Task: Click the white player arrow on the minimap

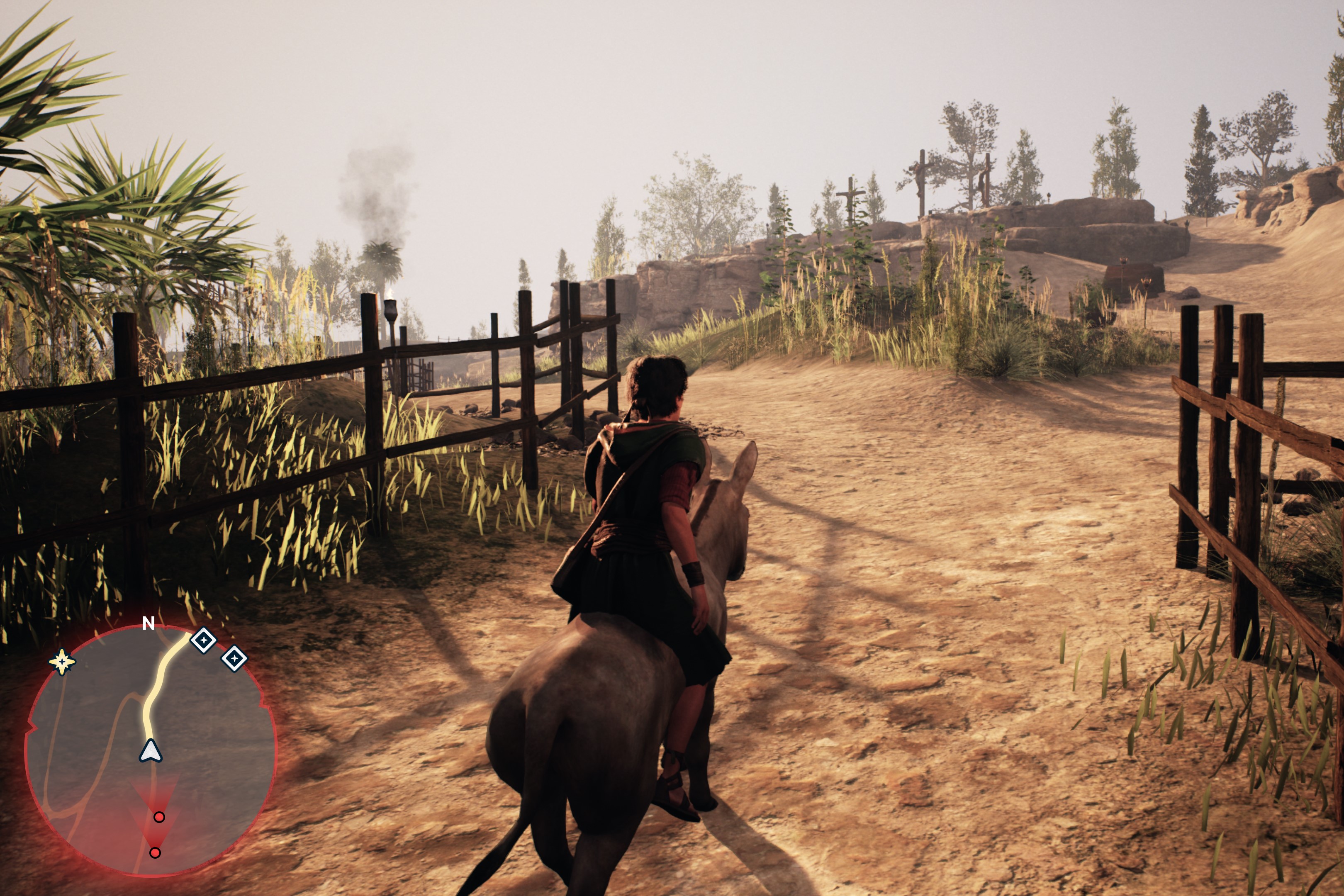Action: click(150, 751)
